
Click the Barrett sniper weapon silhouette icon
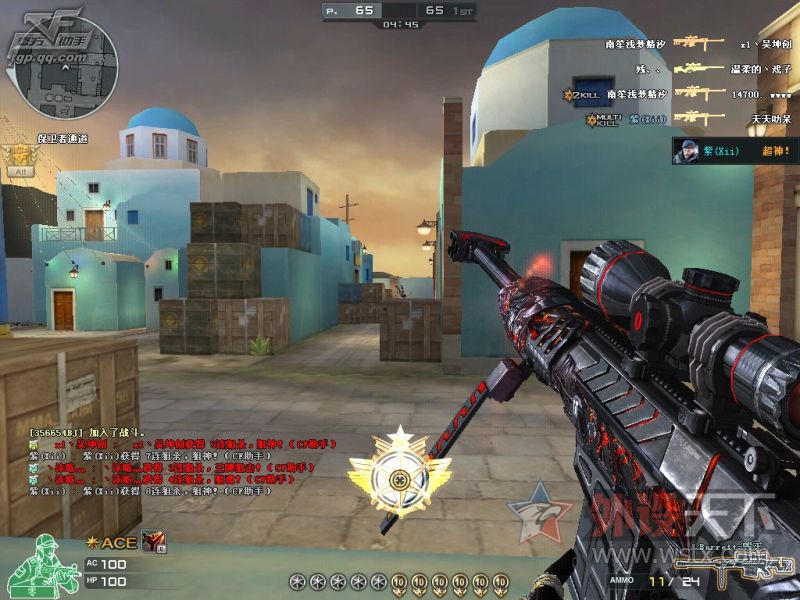(742, 570)
